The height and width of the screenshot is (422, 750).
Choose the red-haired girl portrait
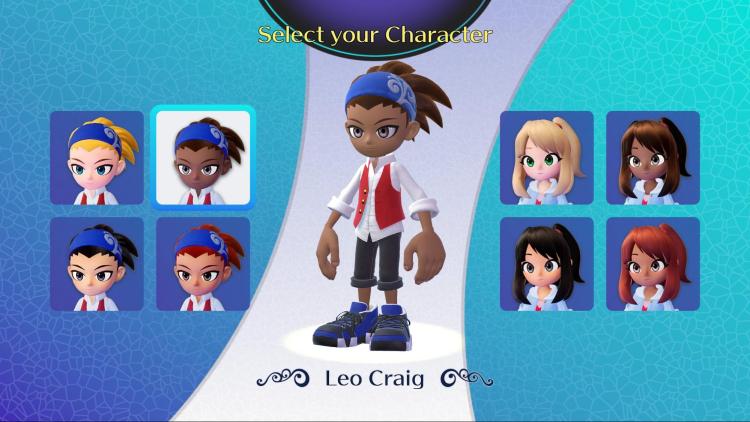pyautogui.click(x=652, y=264)
